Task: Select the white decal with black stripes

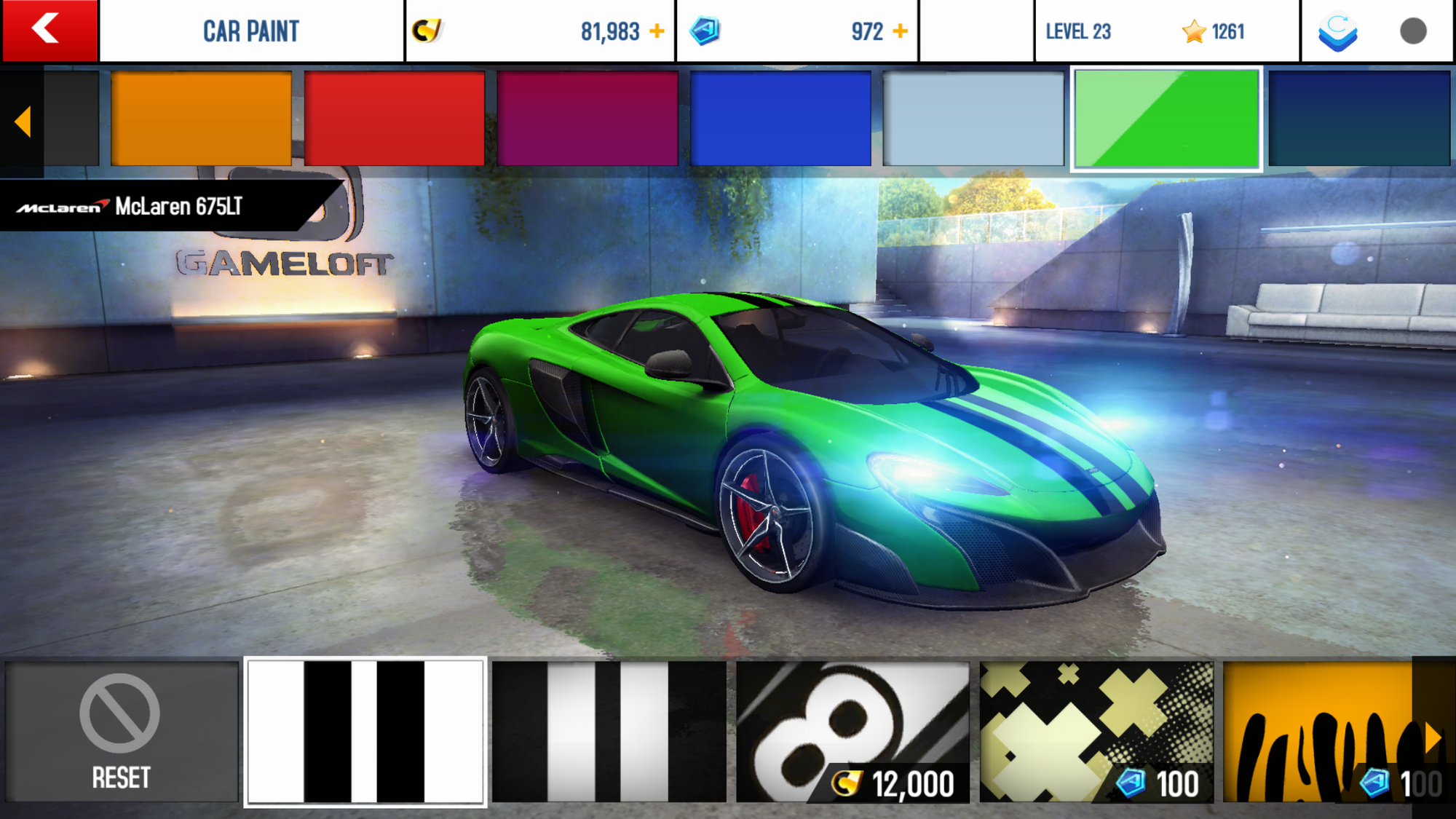Action: pyautogui.click(x=365, y=732)
